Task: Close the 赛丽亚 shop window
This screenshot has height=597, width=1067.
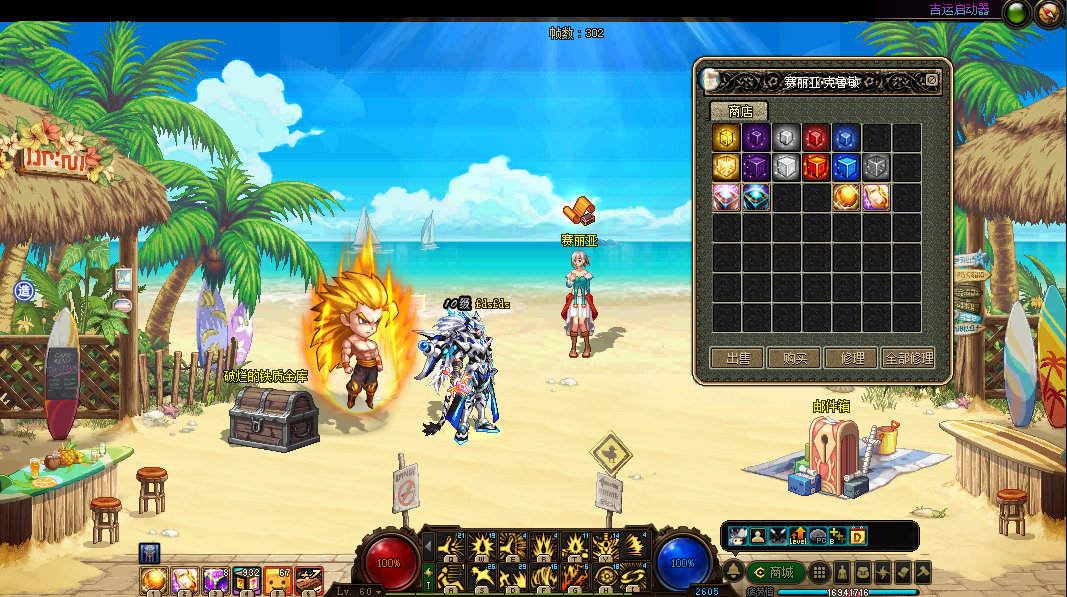Action: pos(932,80)
